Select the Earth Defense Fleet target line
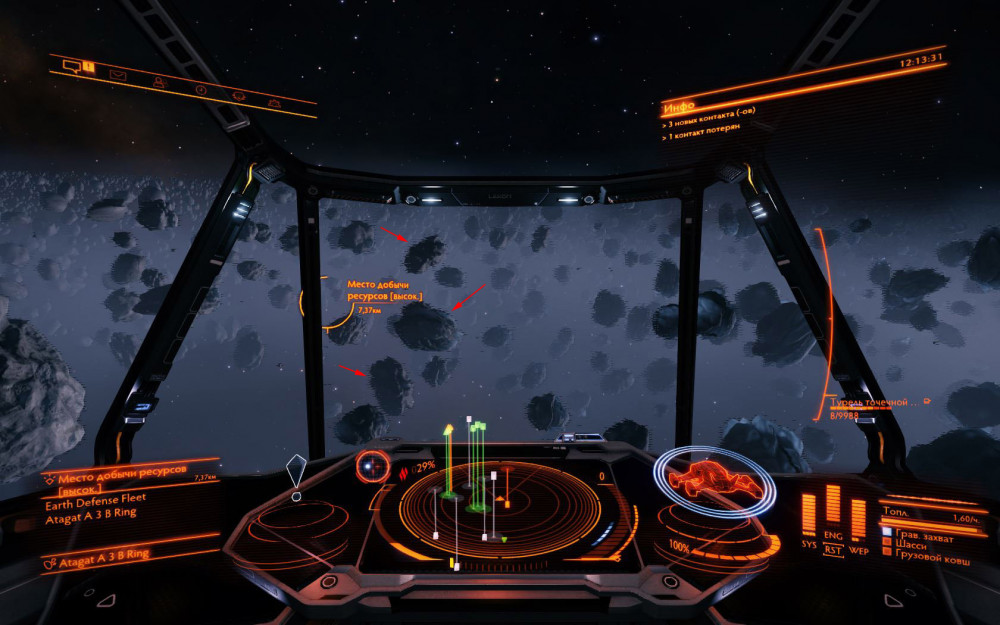This screenshot has width=1000, height=625. [x=95, y=502]
